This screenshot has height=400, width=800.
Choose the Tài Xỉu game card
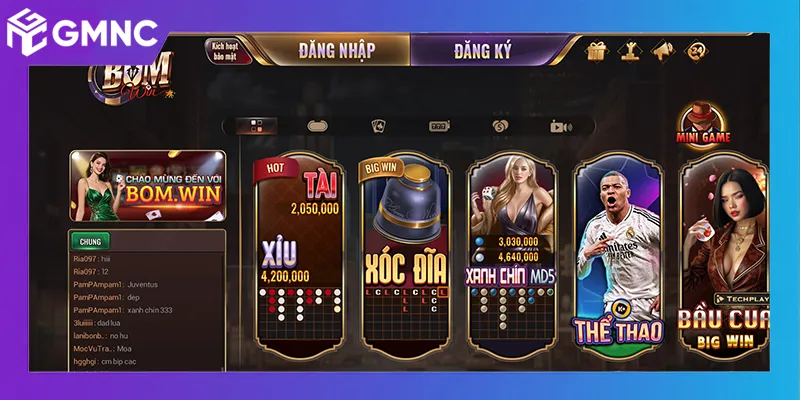click(x=300, y=250)
